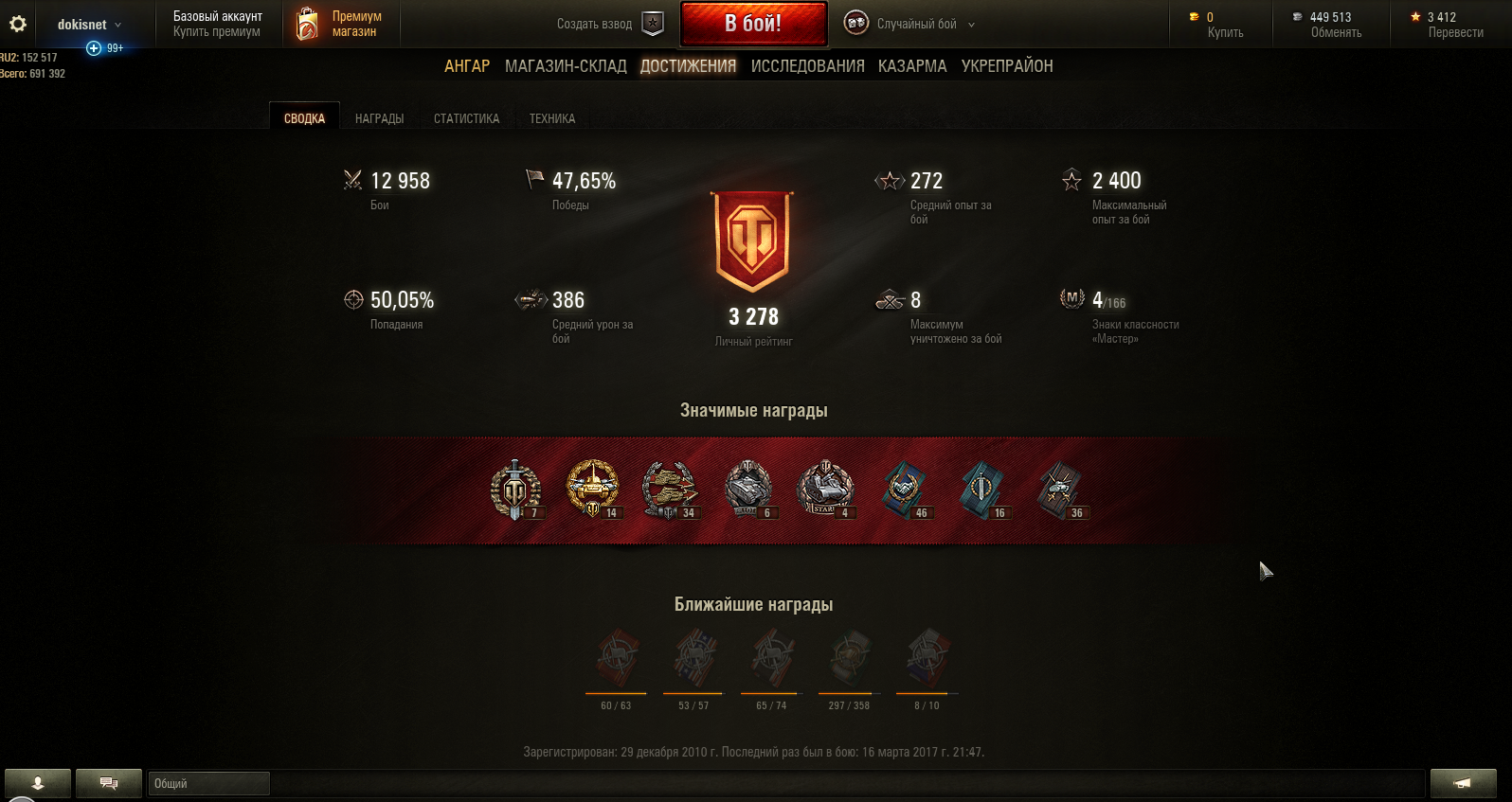Open the «КАЗАРМА» barracks menu

[911, 66]
